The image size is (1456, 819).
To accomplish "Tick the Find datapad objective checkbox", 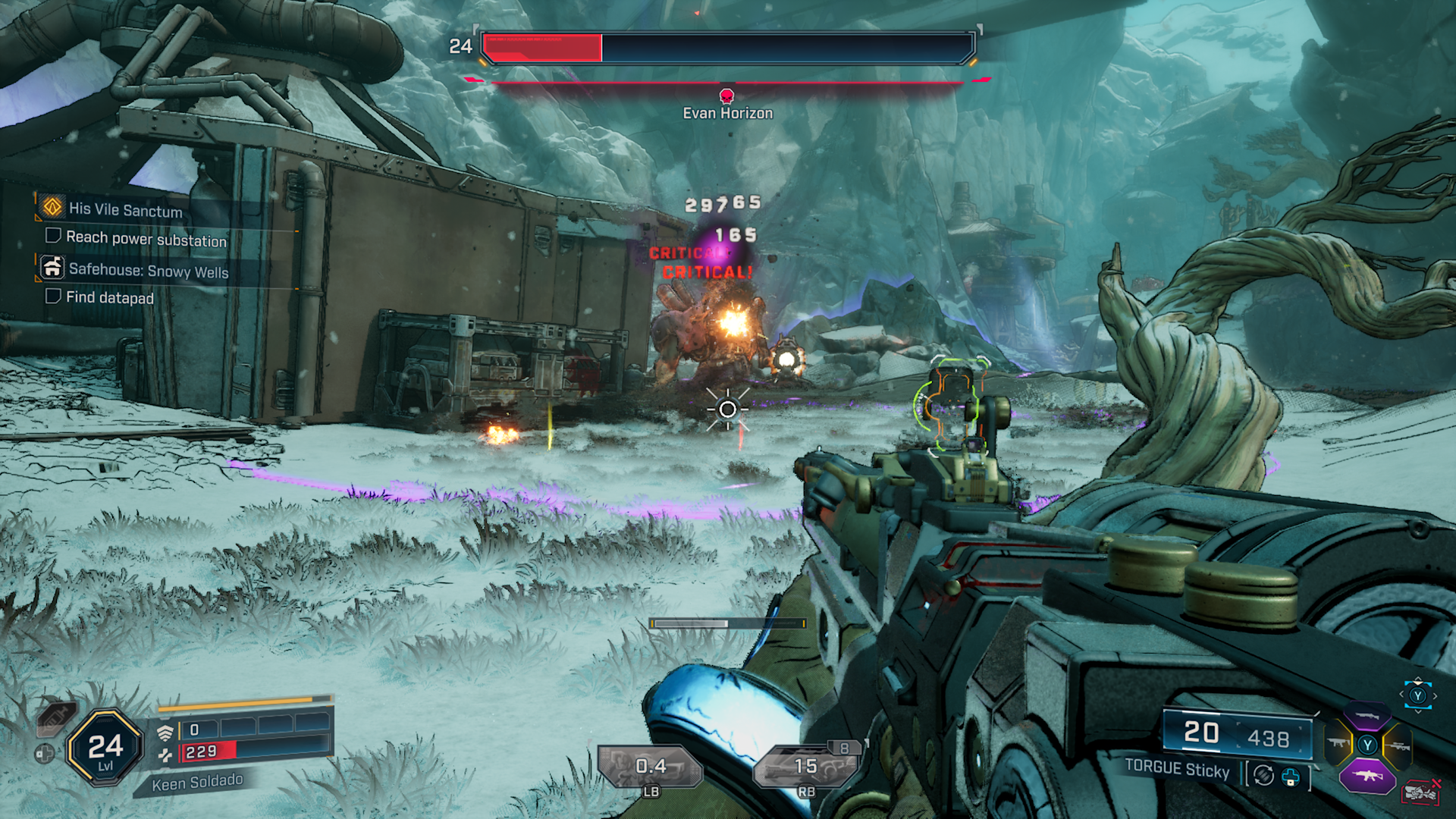I will pyautogui.click(x=53, y=296).
